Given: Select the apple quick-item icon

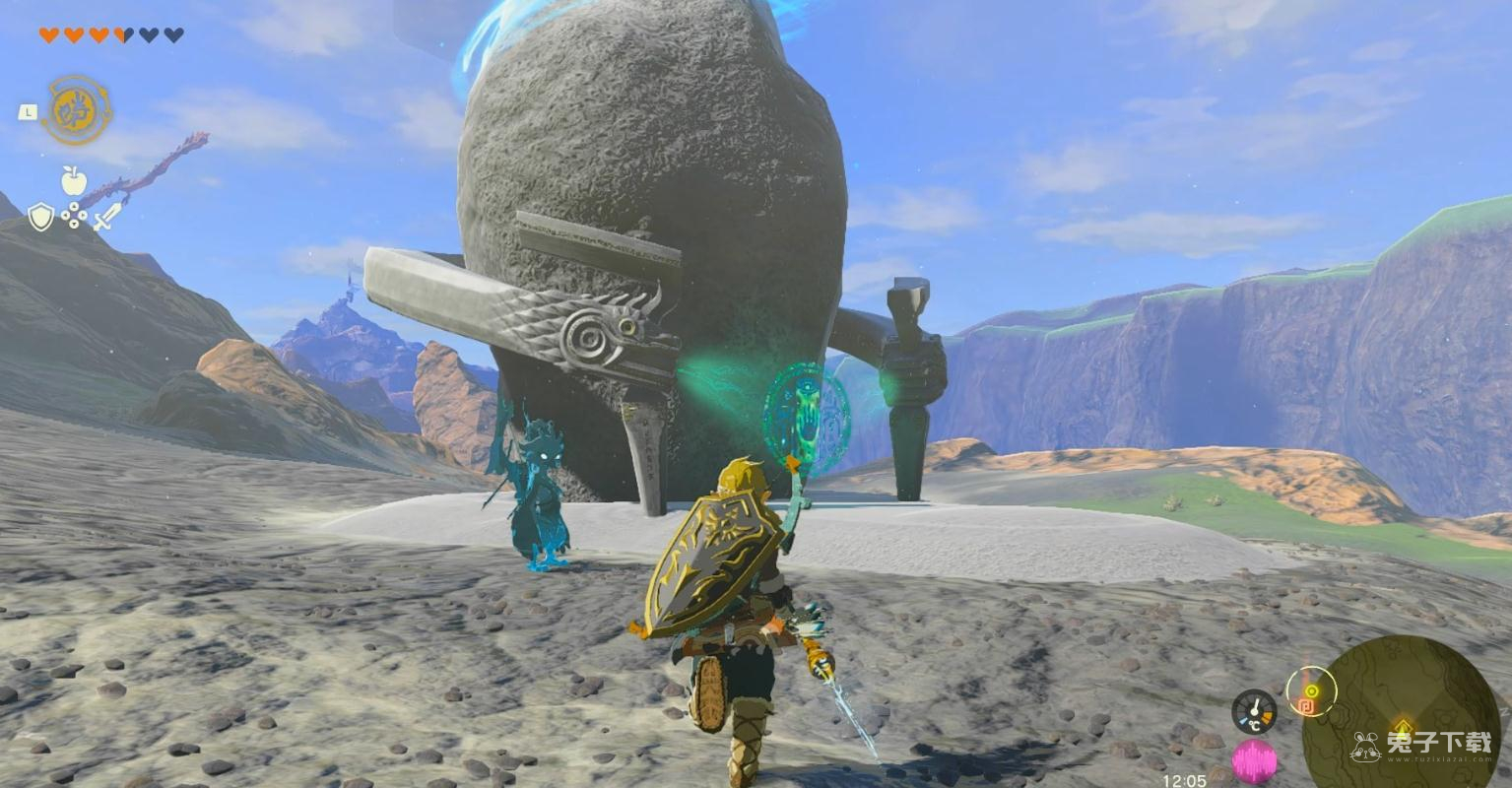Looking at the screenshot, I should (74, 180).
